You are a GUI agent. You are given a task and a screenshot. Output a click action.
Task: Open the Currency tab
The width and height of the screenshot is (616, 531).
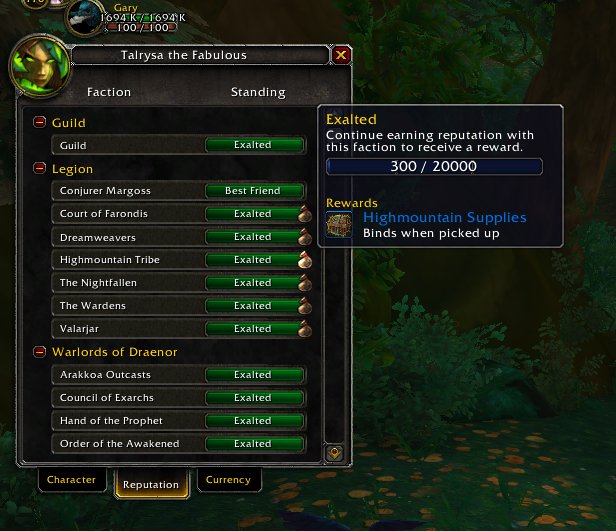click(228, 480)
